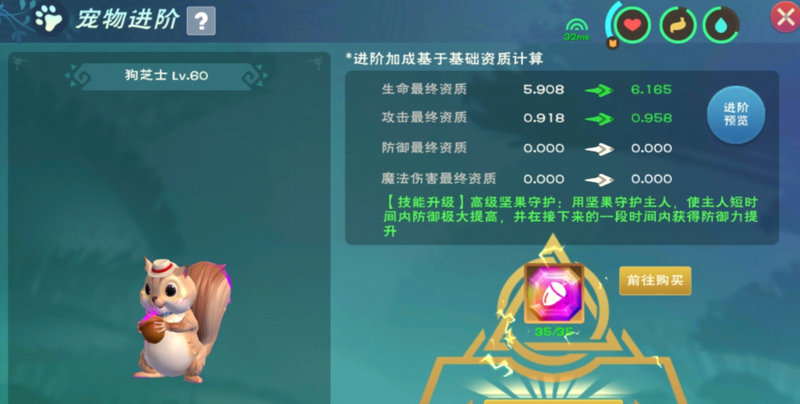
Task: Open the question mark help button
Action: [x=201, y=20]
